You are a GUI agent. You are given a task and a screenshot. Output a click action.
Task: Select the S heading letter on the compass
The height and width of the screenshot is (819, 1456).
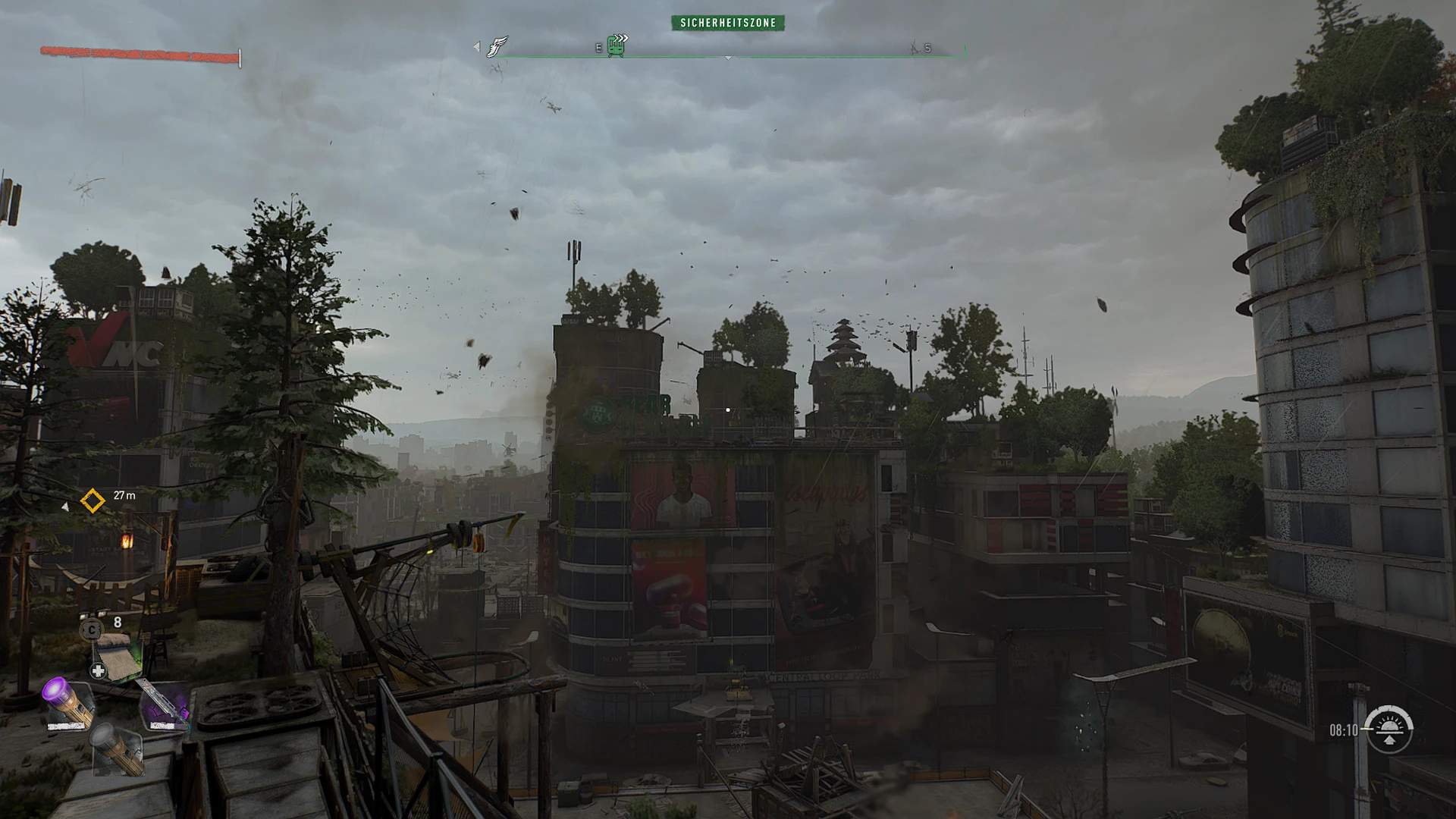click(x=928, y=48)
